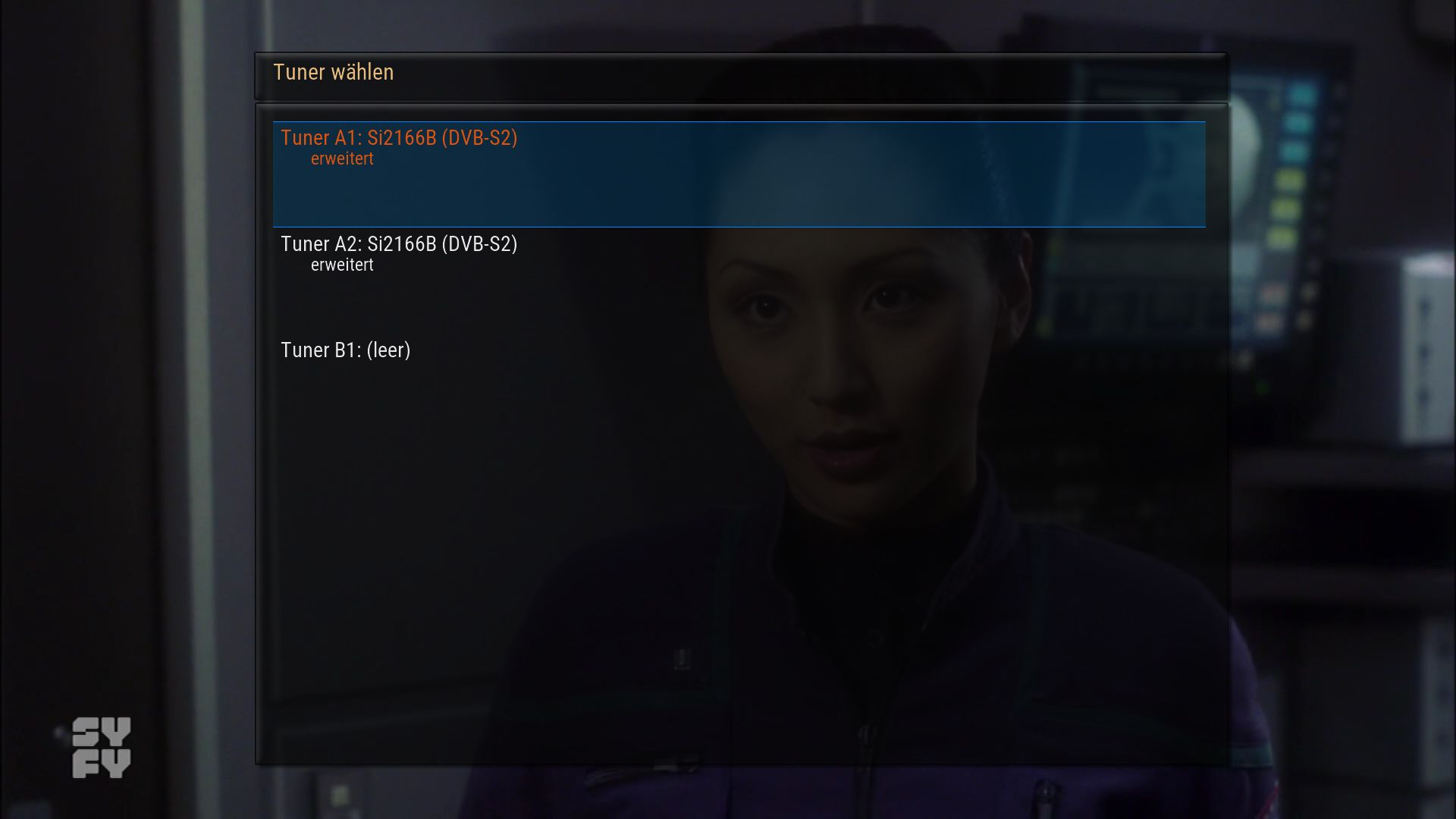Viewport: 1456px width, 819px height.
Task: Open the empty Tuner B1 entry
Action: 346,350
